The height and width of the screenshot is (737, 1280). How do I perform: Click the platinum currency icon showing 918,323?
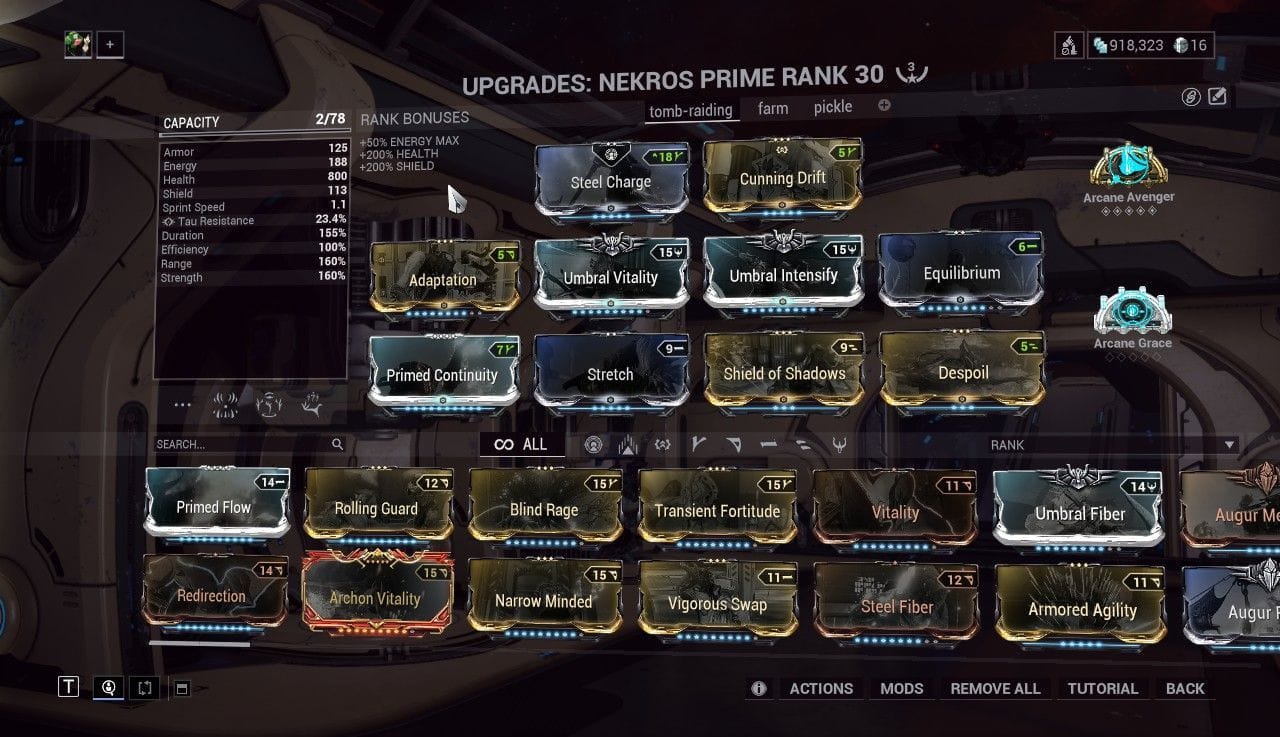click(1100, 44)
